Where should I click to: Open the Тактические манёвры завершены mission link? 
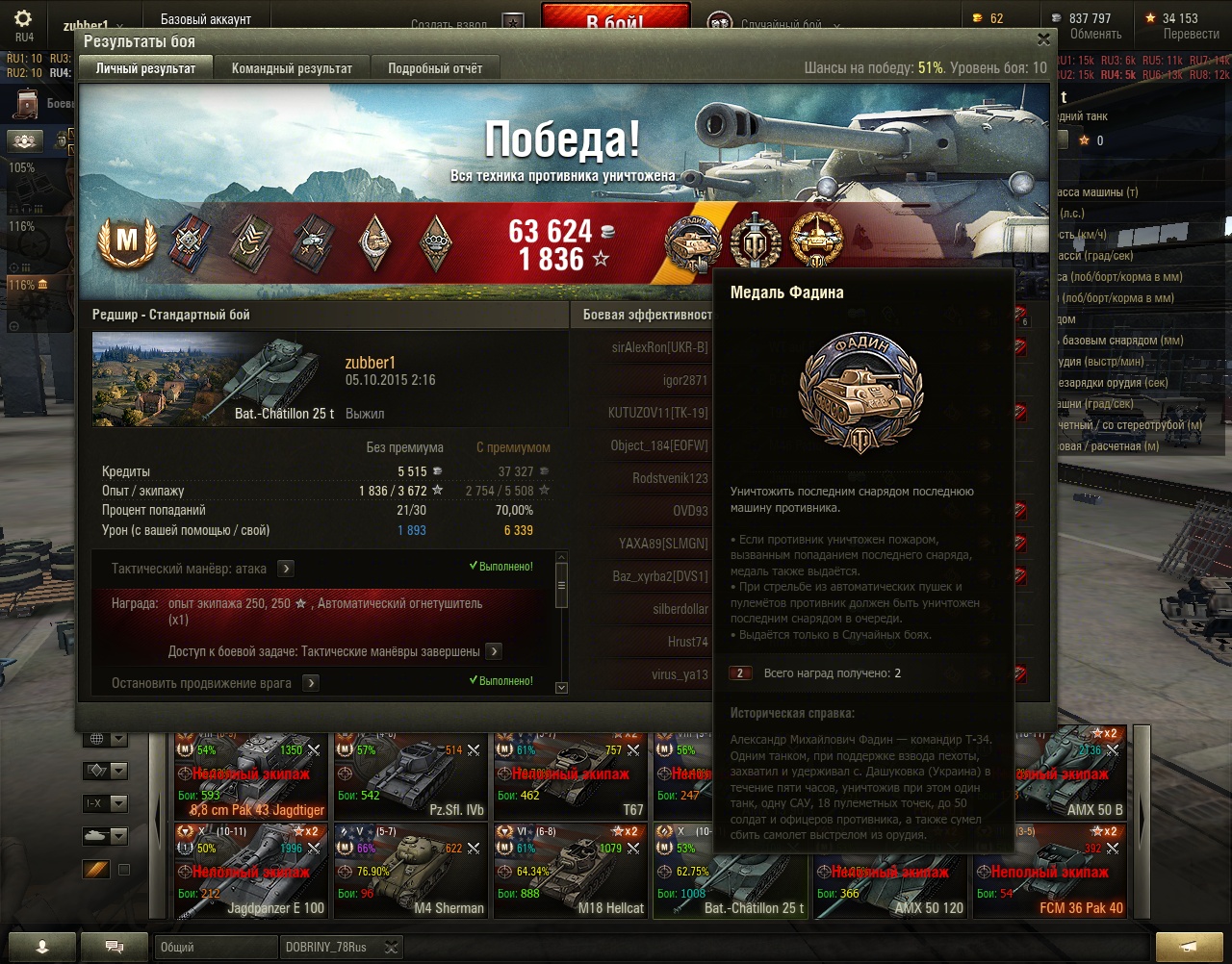tap(494, 651)
